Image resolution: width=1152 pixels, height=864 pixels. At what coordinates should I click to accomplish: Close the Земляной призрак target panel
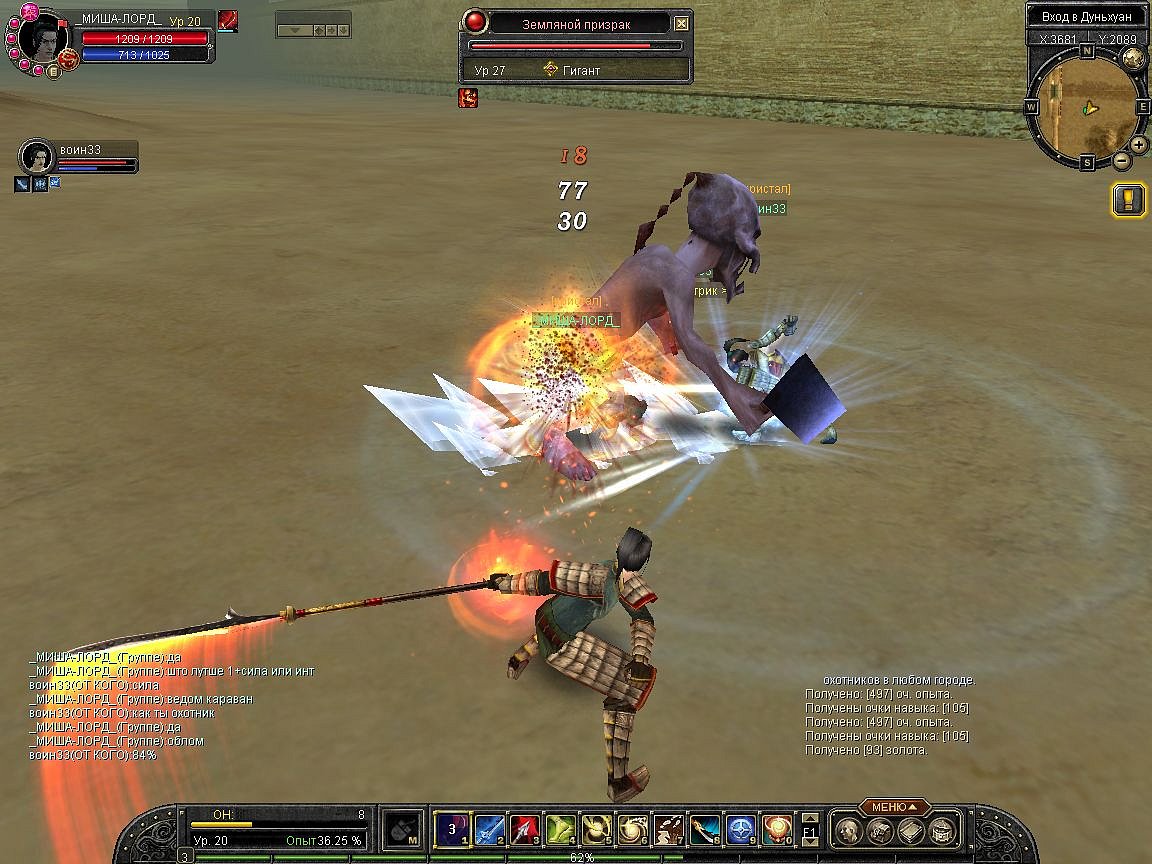681,23
